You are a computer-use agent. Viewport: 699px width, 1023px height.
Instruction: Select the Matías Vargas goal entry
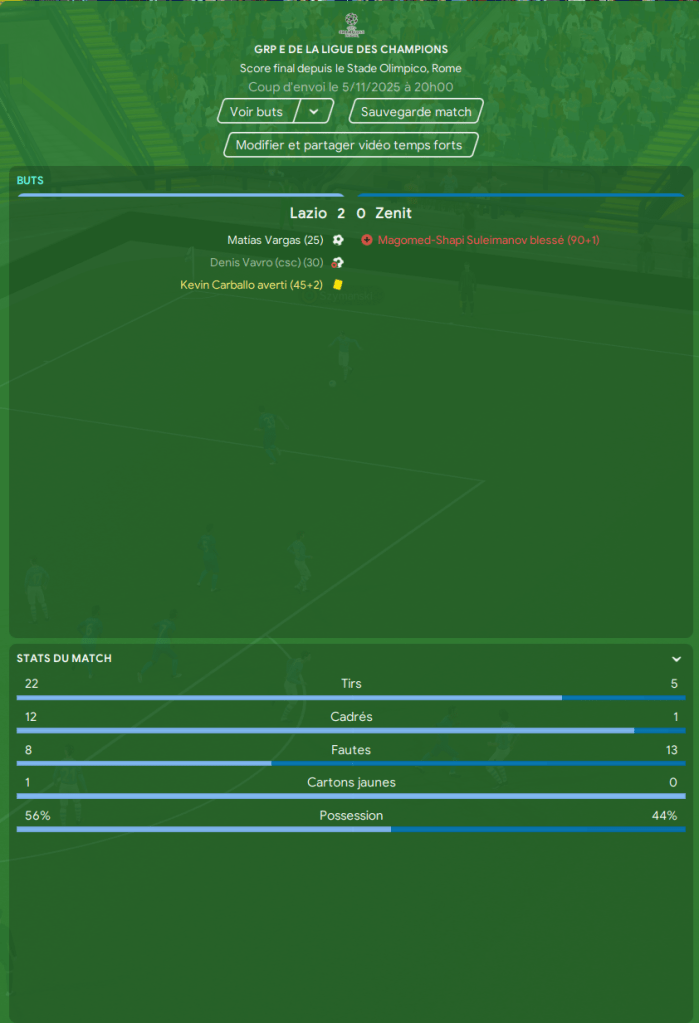(275, 240)
